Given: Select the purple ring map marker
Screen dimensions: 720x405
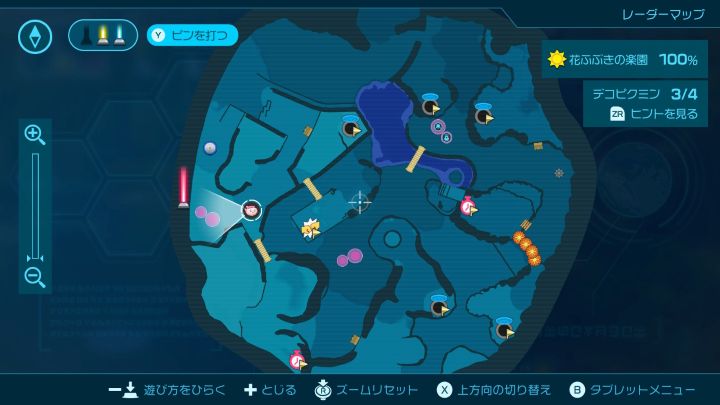Looking at the screenshot, I should click(437, 126).
